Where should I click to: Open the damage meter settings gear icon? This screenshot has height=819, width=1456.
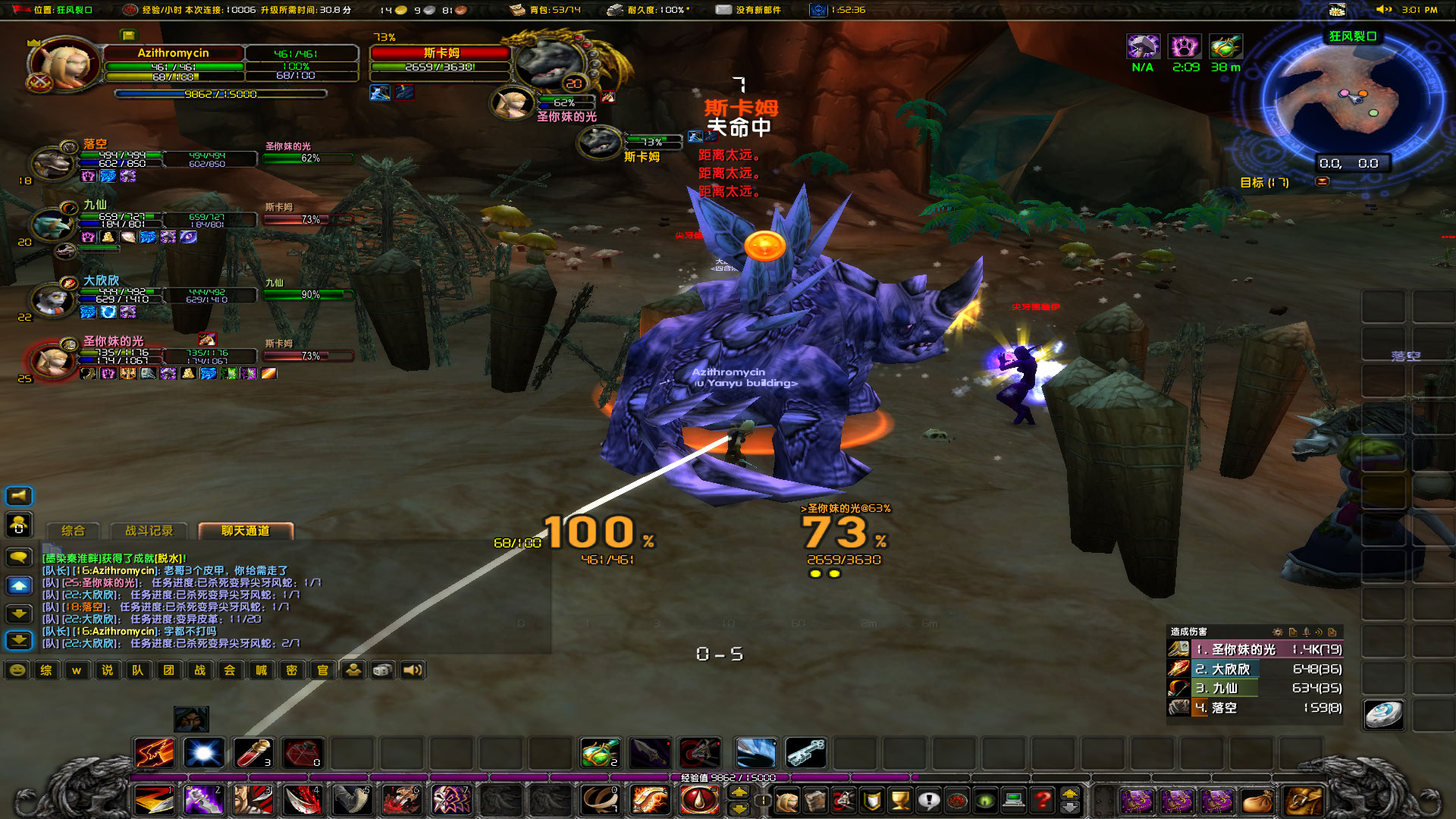coord(1278,632)
